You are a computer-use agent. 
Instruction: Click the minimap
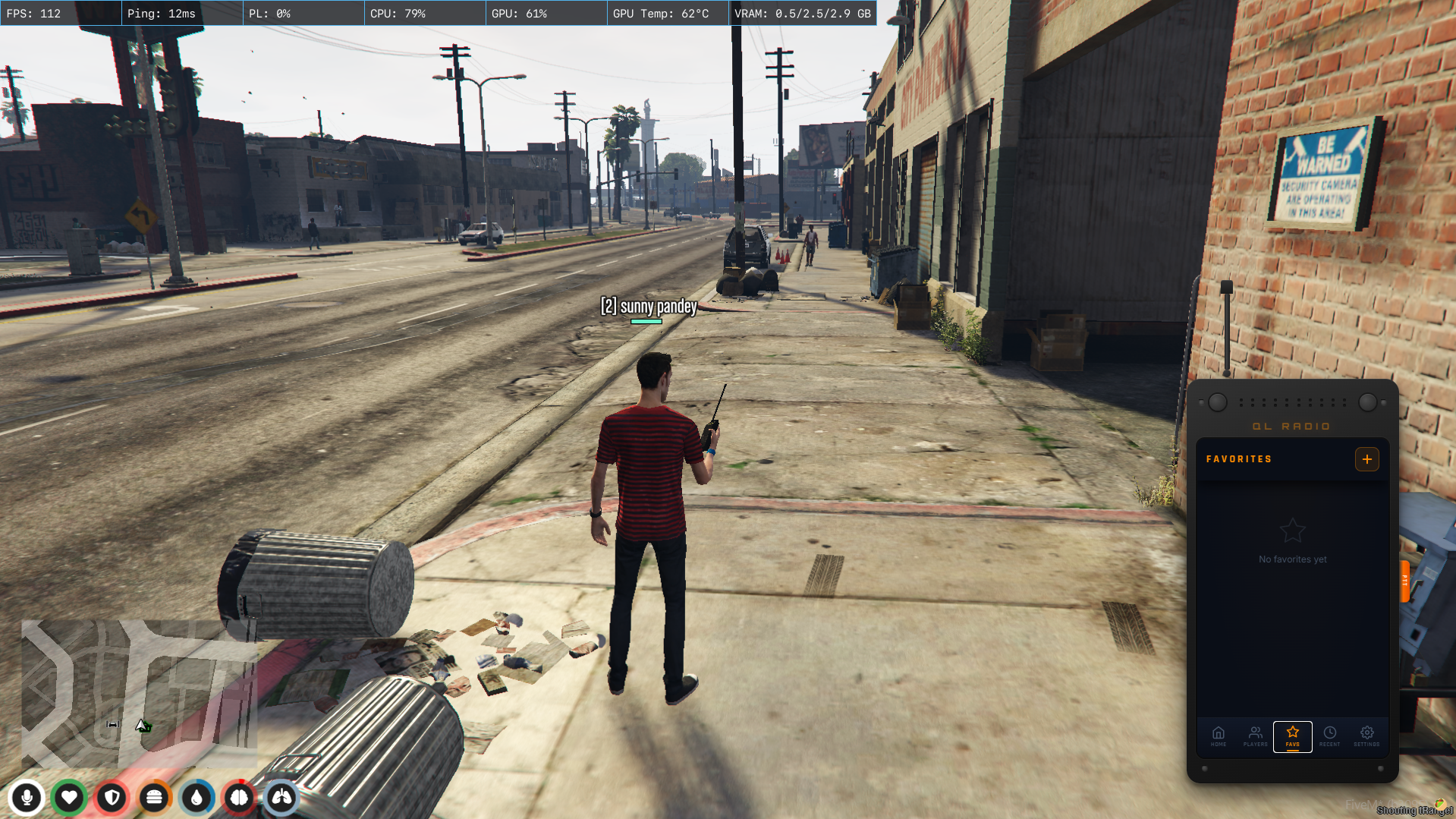tap(140, 693)
